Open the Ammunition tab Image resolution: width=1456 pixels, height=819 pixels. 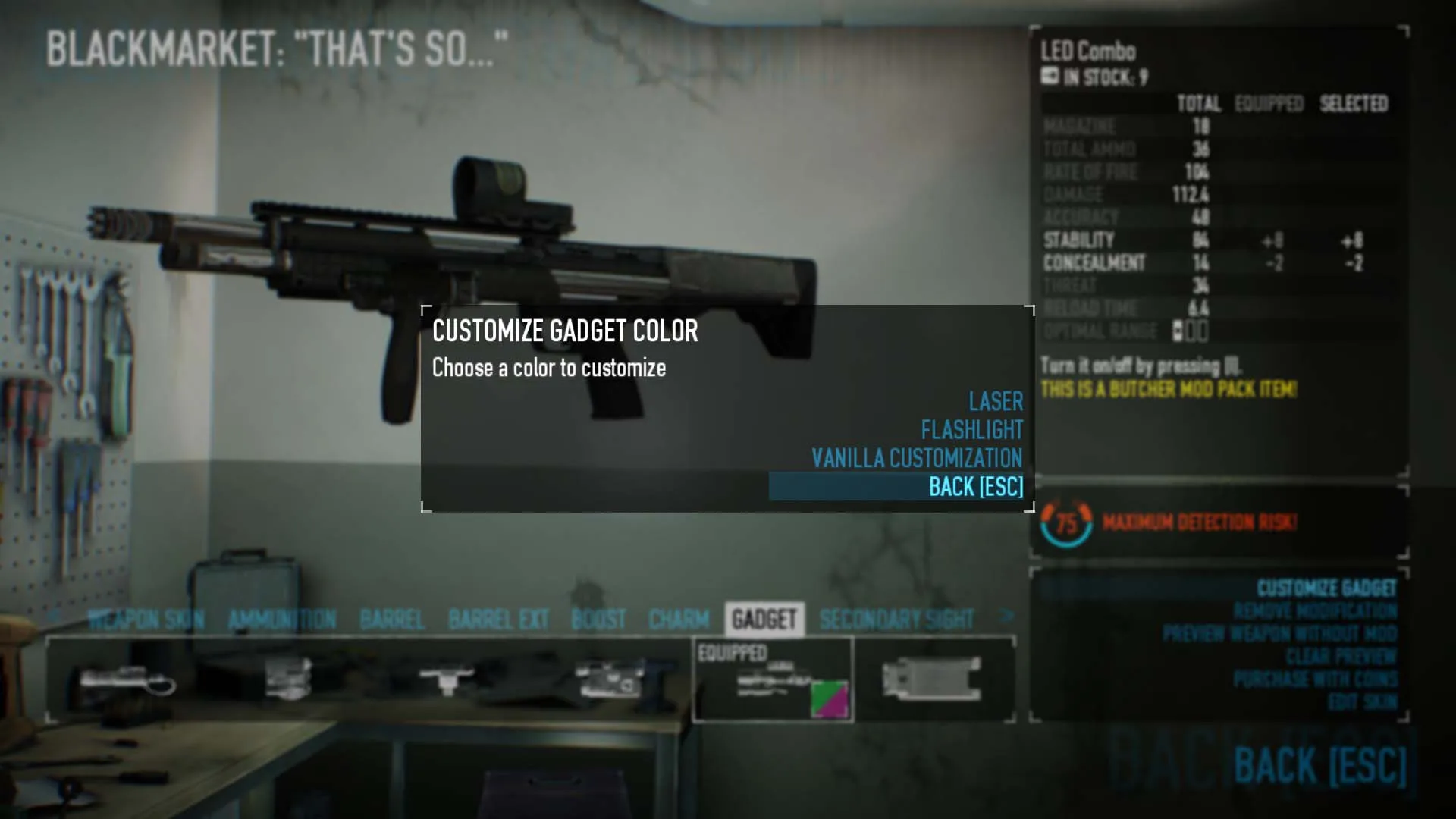pos(282,620)
